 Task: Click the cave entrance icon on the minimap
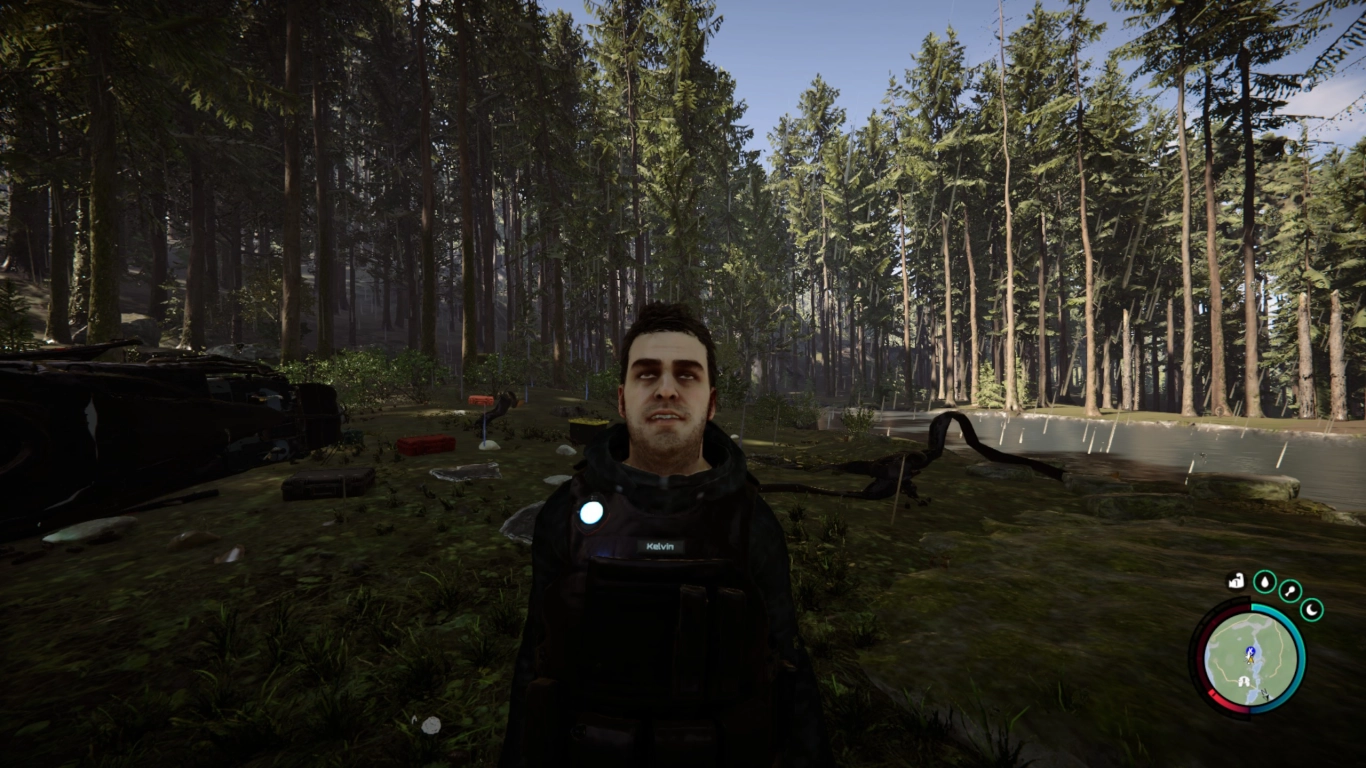(x=1244, y=680)
